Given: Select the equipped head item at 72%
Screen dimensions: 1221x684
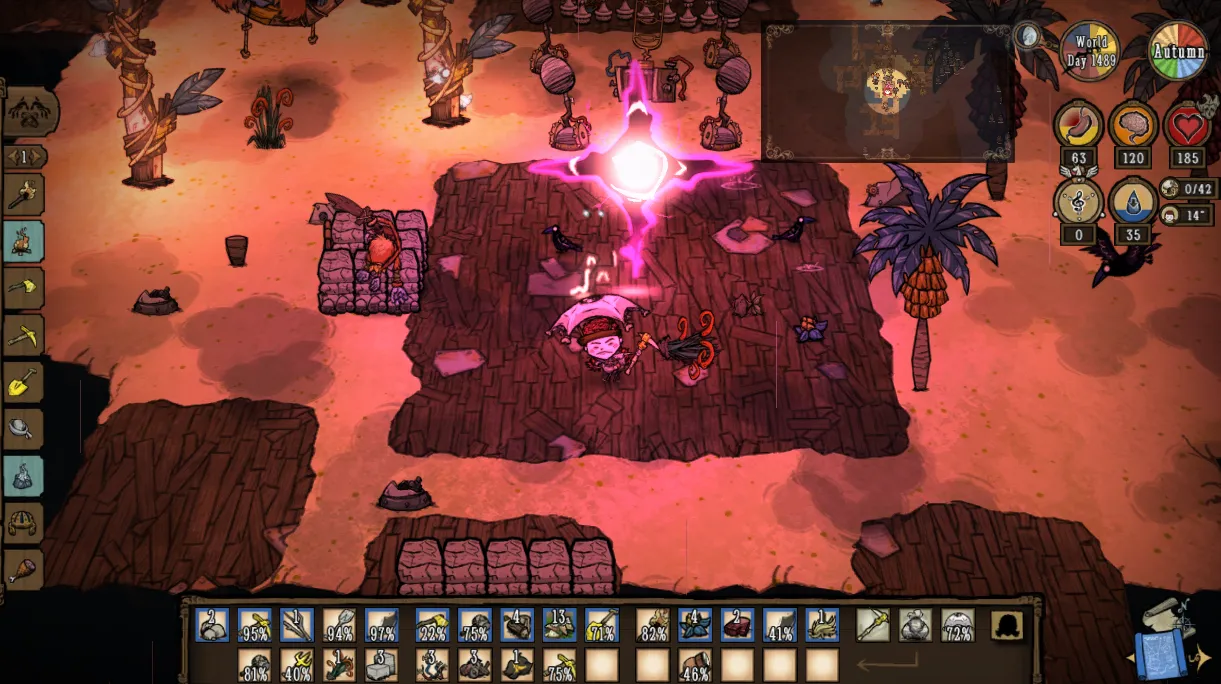Looking at the screenshot, I should tap(958, 625).
